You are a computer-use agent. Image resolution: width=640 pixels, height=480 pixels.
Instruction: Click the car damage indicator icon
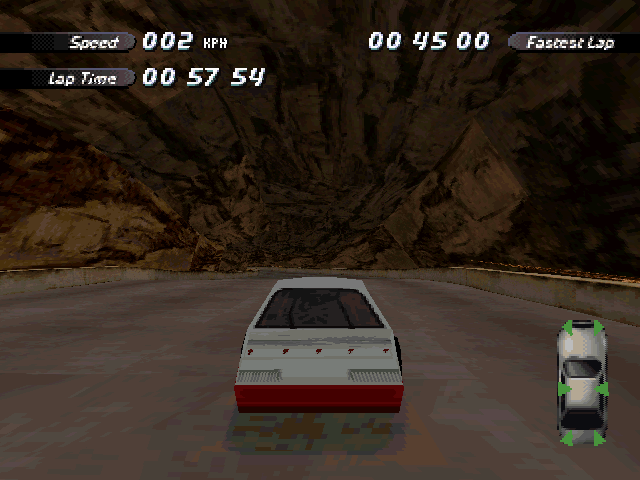click(581, 382)
